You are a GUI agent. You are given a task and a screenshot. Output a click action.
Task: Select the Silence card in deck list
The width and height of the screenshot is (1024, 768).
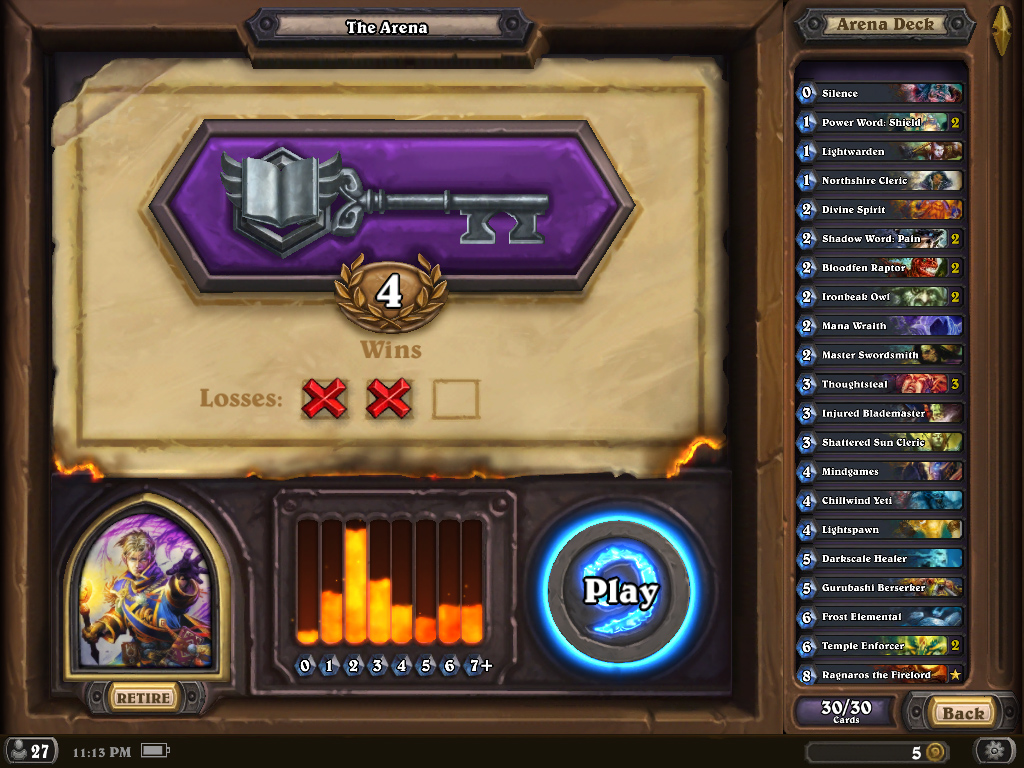(x=880, y=93)
